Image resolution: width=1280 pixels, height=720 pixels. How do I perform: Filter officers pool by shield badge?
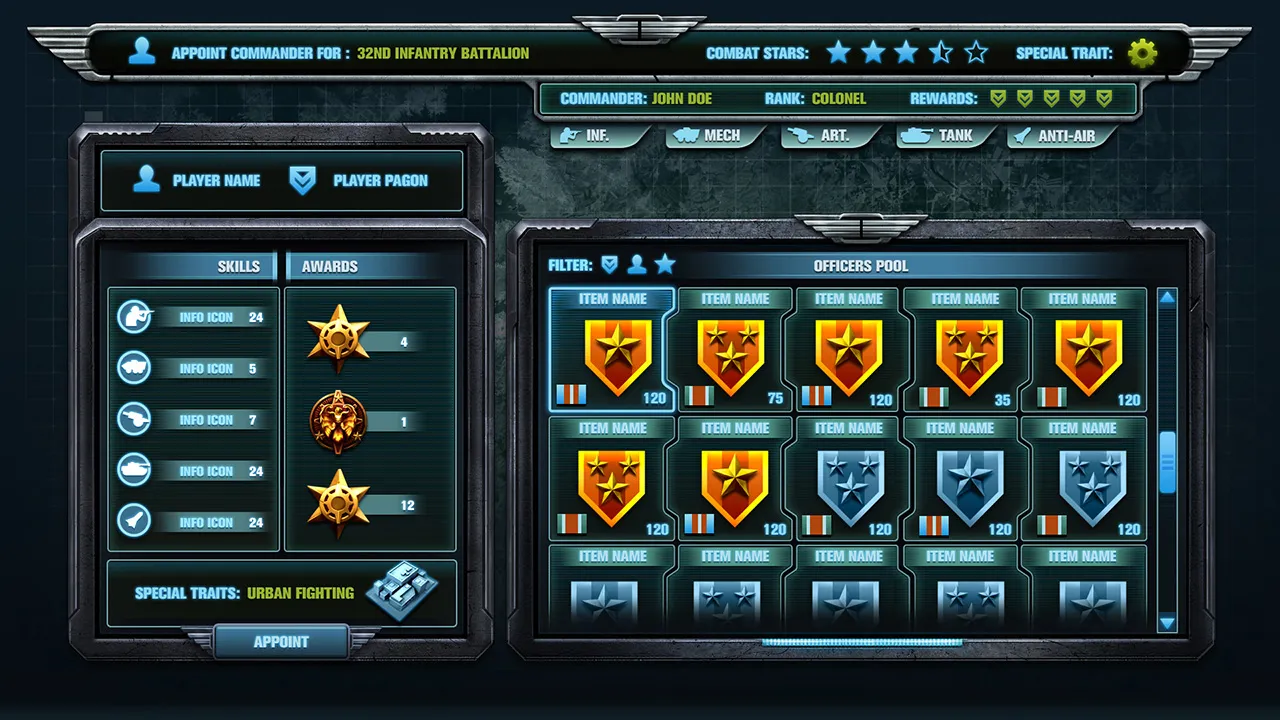coord(609,265)
